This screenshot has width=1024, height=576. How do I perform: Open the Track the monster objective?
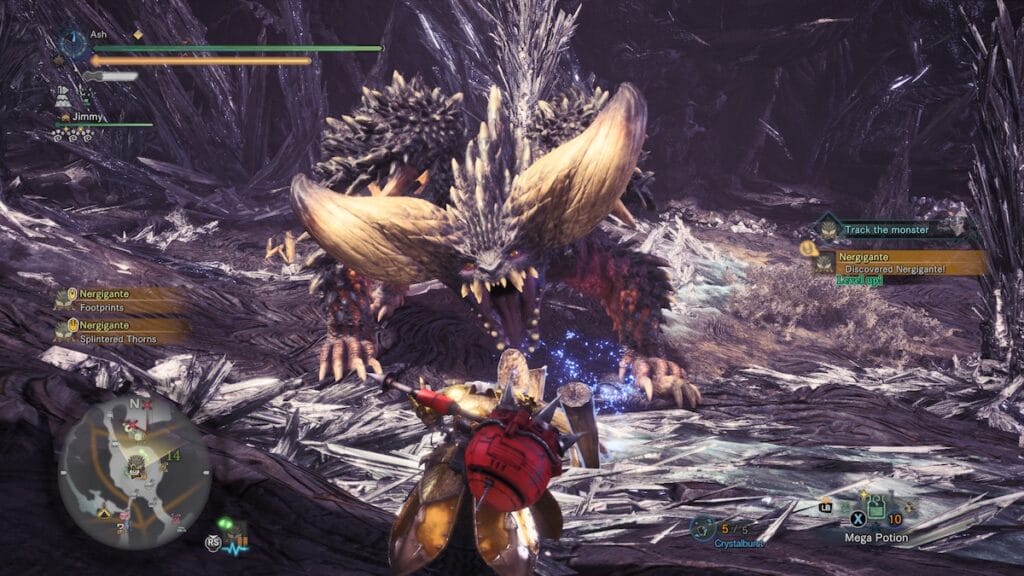coord(885,230)
